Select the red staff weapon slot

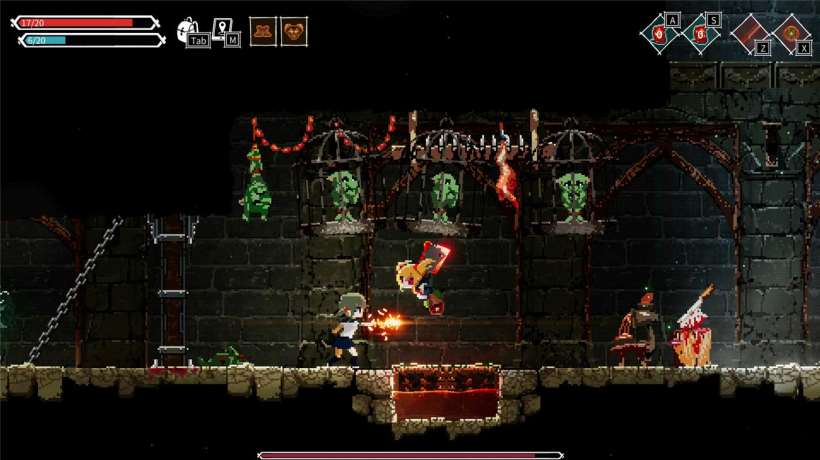pyautogui.click(x=748, y=33)
